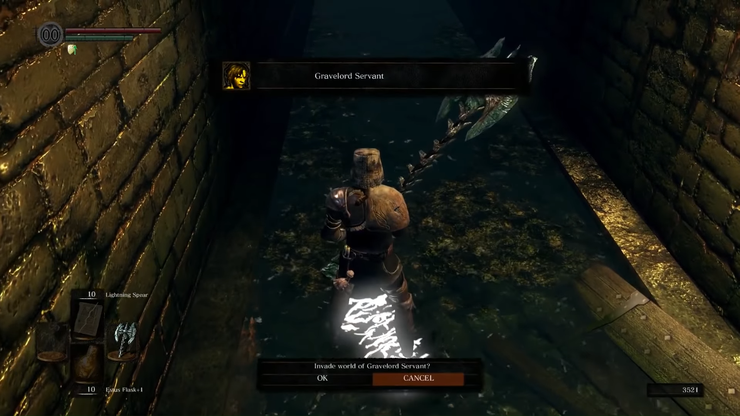Image resolution: width=740 pixels, height=416 pixels.
Task: Cancel the Gravelord Servant invasion prompt
Action: [418, 379]
